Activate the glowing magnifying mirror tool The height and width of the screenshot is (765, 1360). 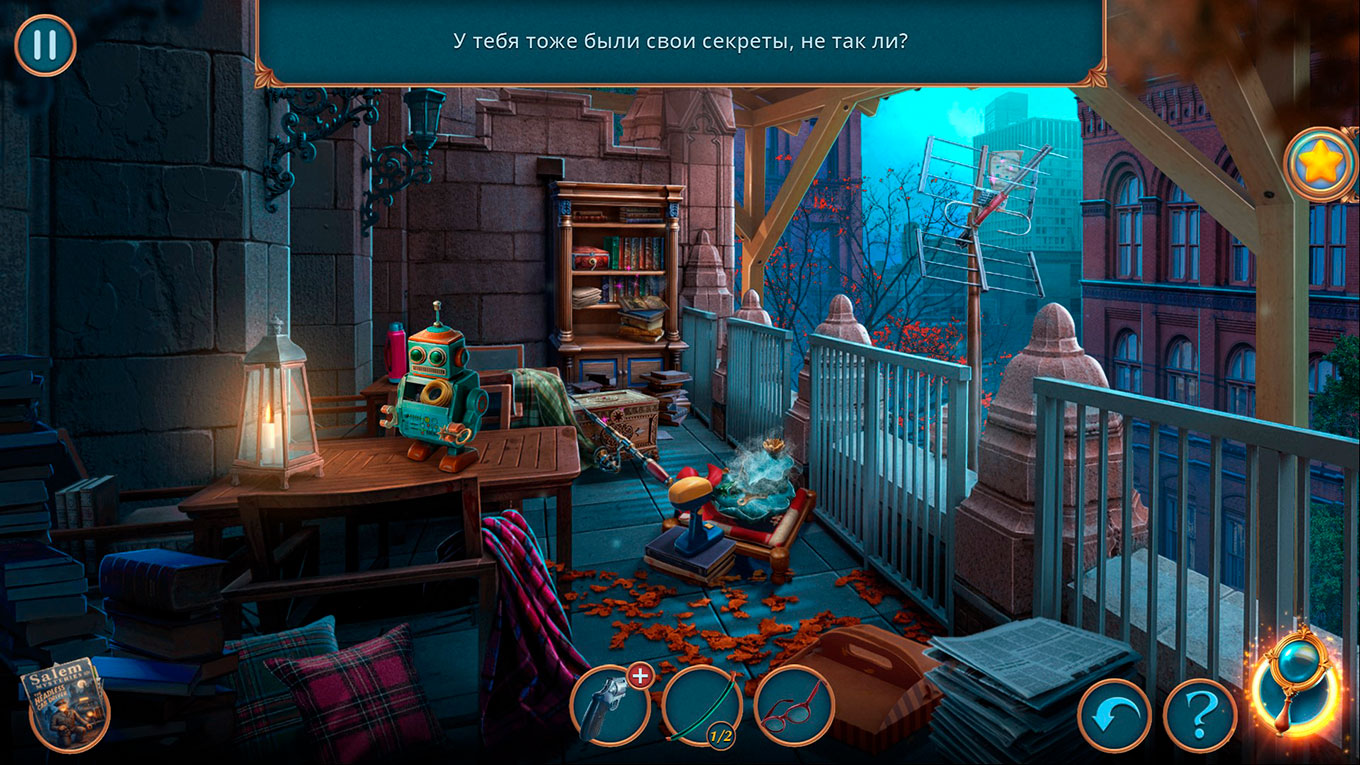click(1297, 680)
